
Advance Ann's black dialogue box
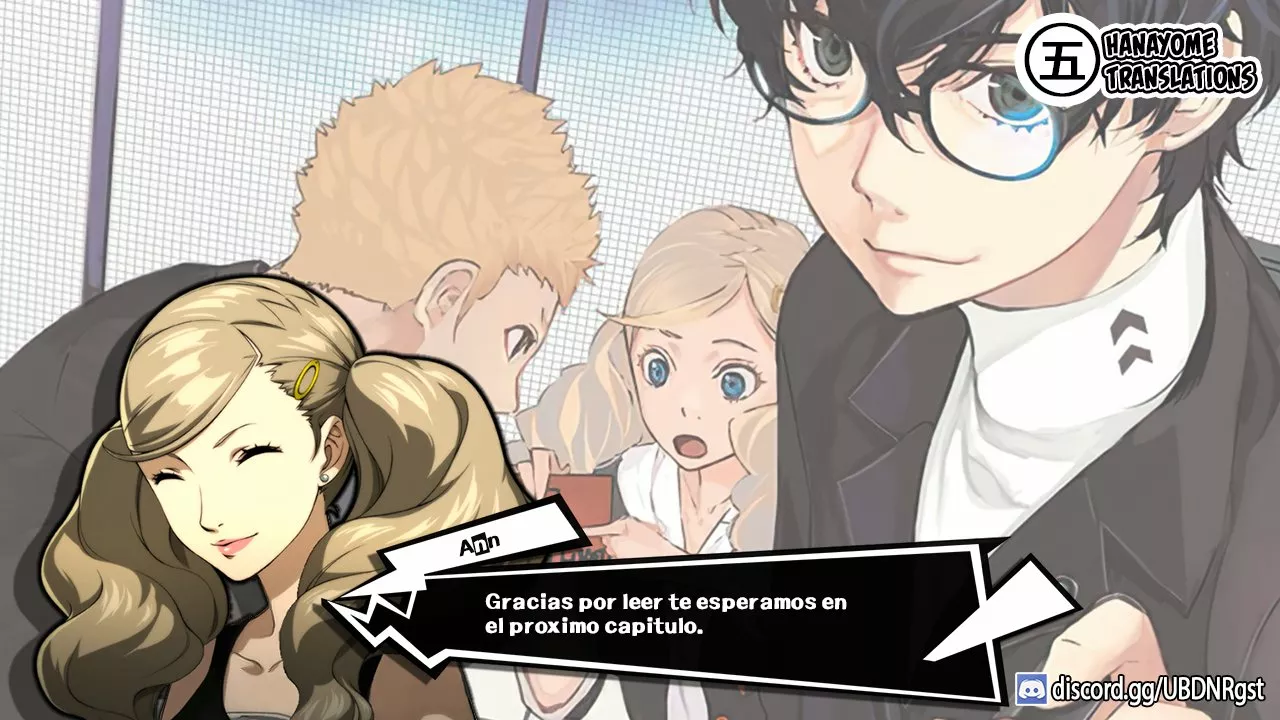tap(665, 615)
